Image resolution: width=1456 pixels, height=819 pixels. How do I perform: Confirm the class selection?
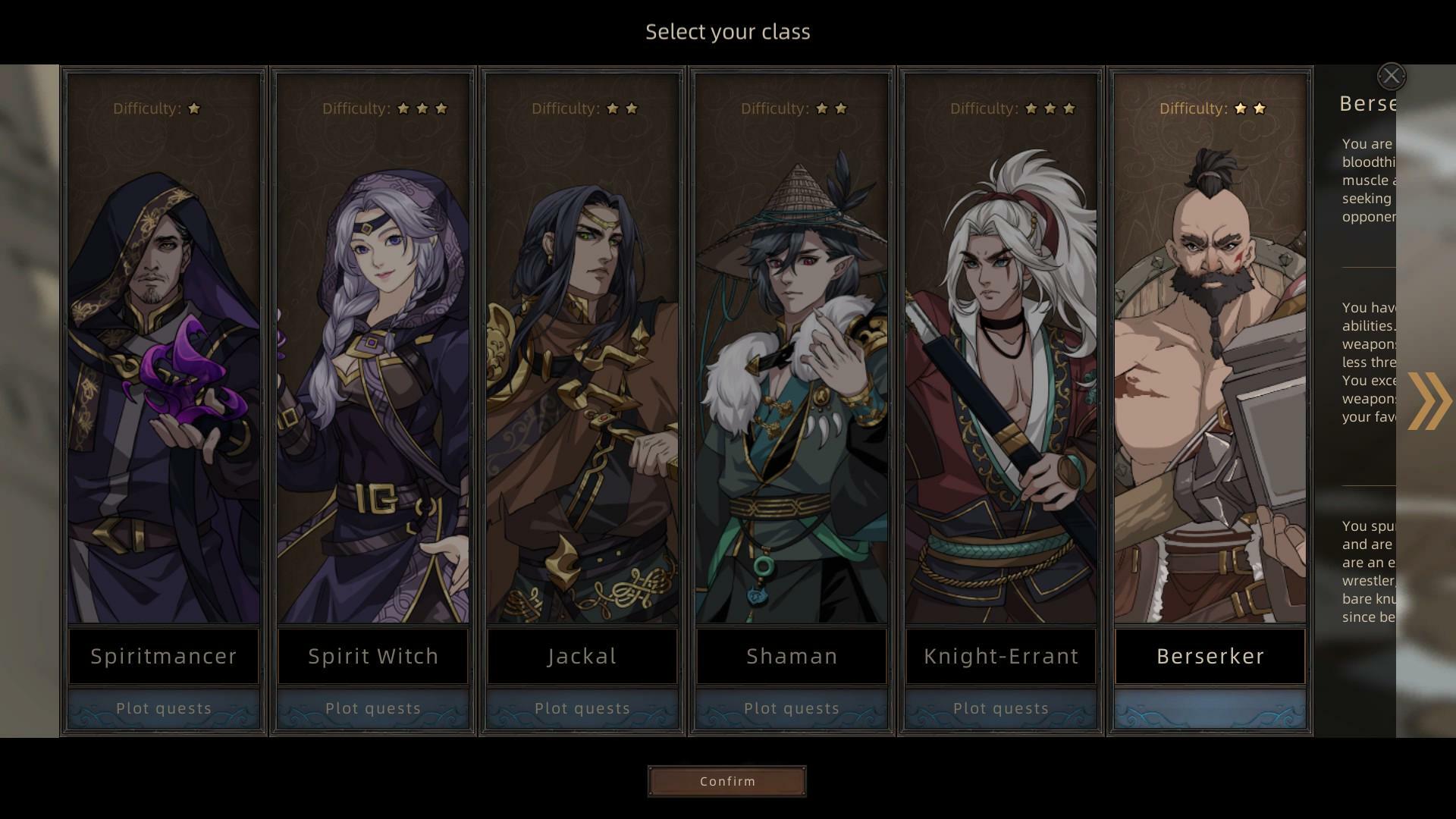coord(726,781)
